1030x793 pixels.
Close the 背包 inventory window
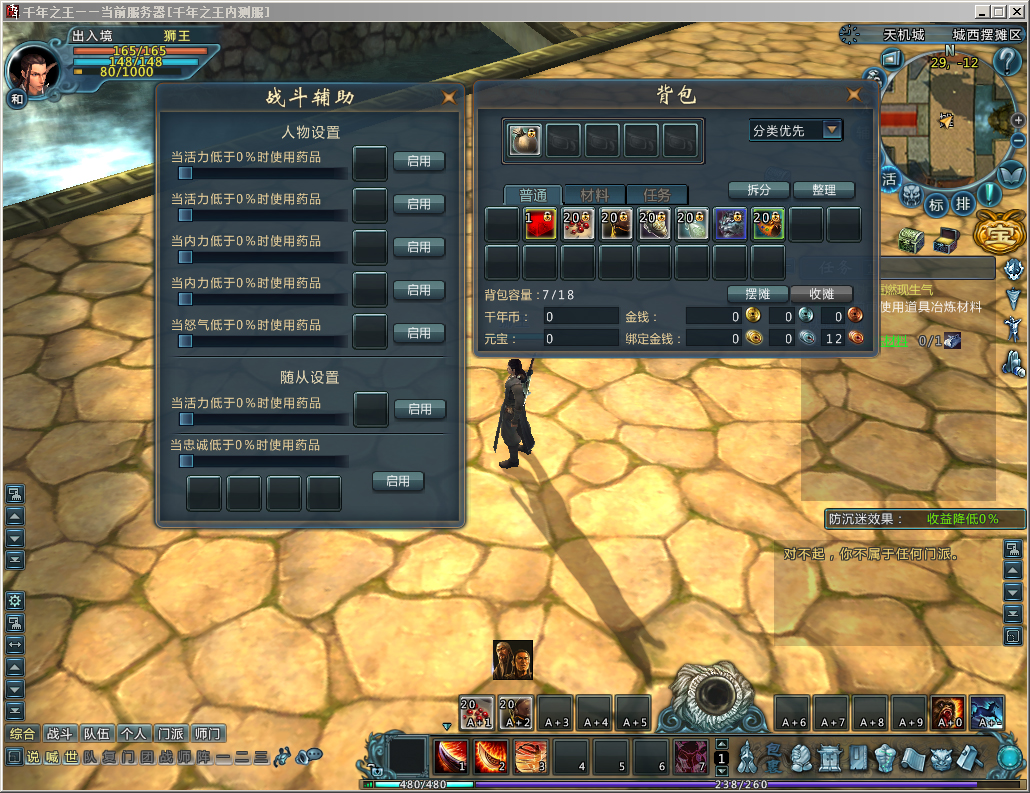click(x=854, y=95)
